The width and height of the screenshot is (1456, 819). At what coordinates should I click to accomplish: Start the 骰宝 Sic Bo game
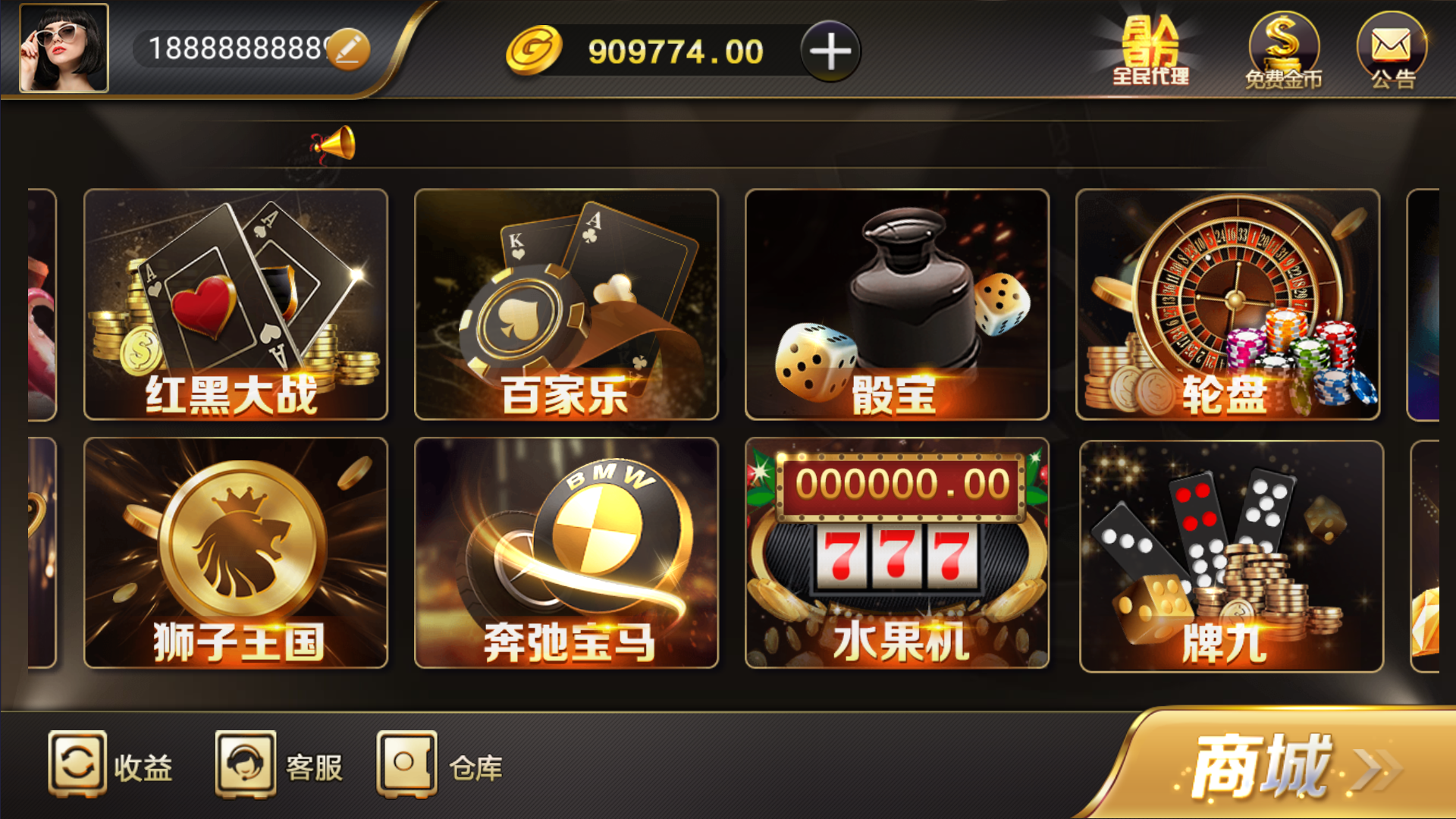898,303
